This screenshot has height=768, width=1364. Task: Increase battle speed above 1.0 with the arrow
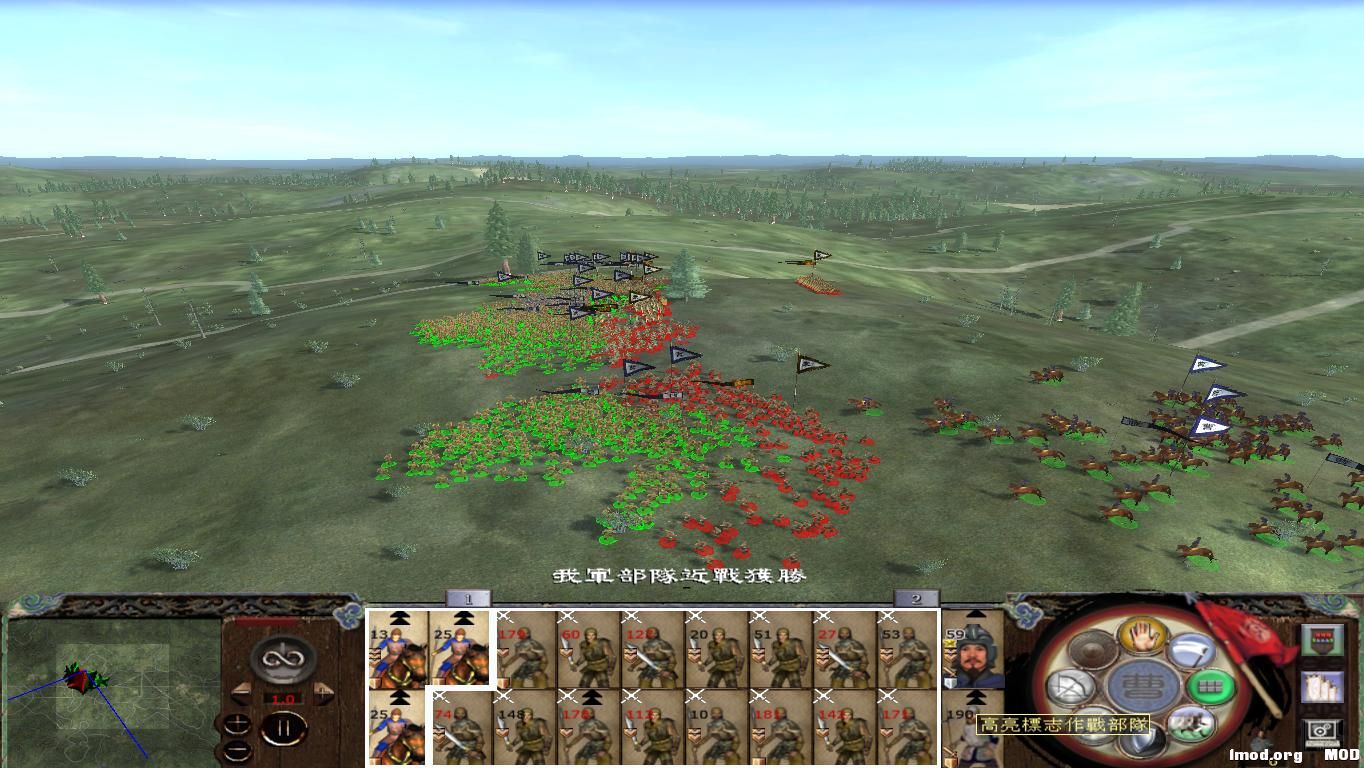coord(322,695)
